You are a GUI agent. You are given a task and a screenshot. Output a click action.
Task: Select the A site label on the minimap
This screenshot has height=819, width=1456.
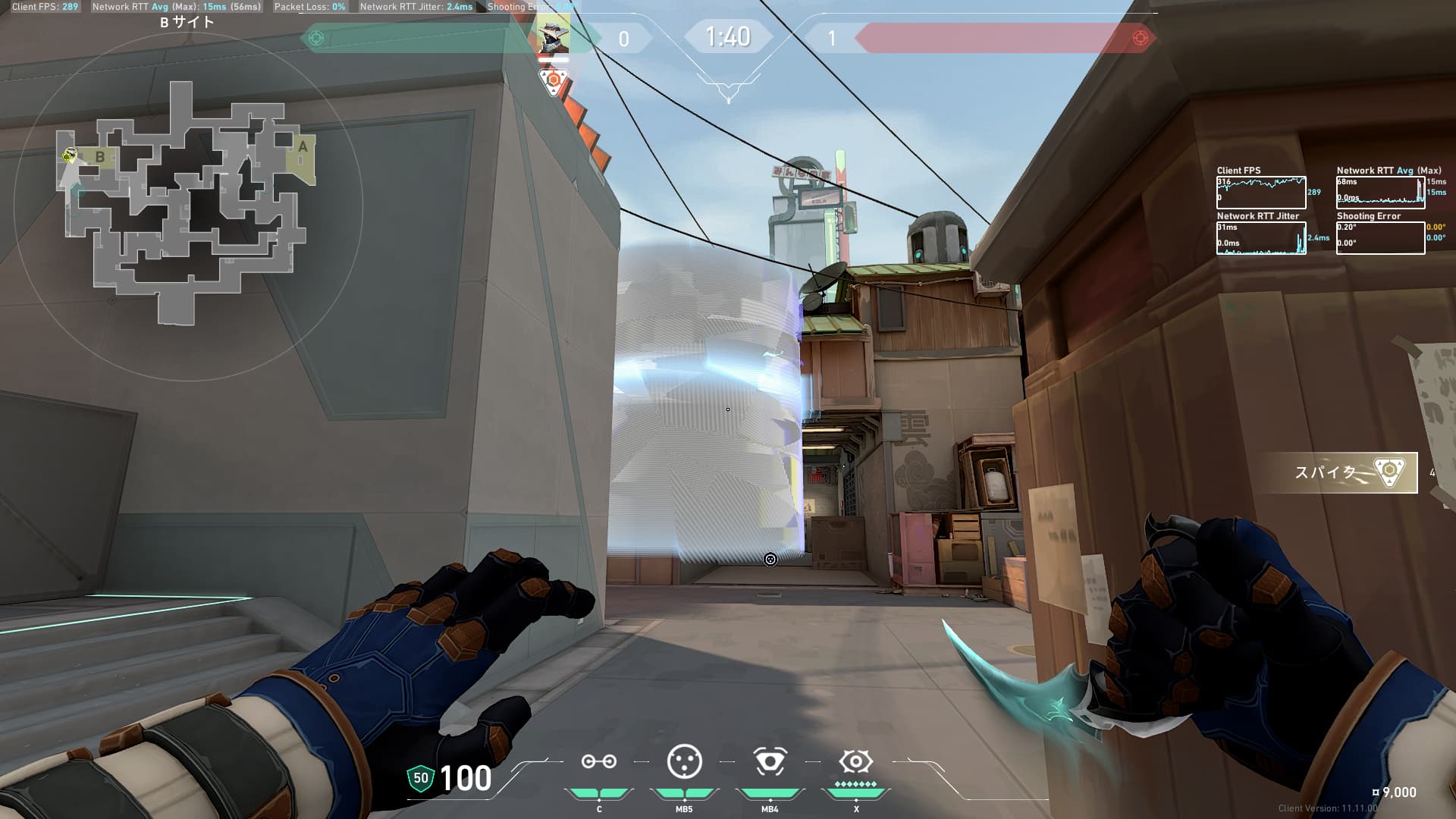(303, 146)
